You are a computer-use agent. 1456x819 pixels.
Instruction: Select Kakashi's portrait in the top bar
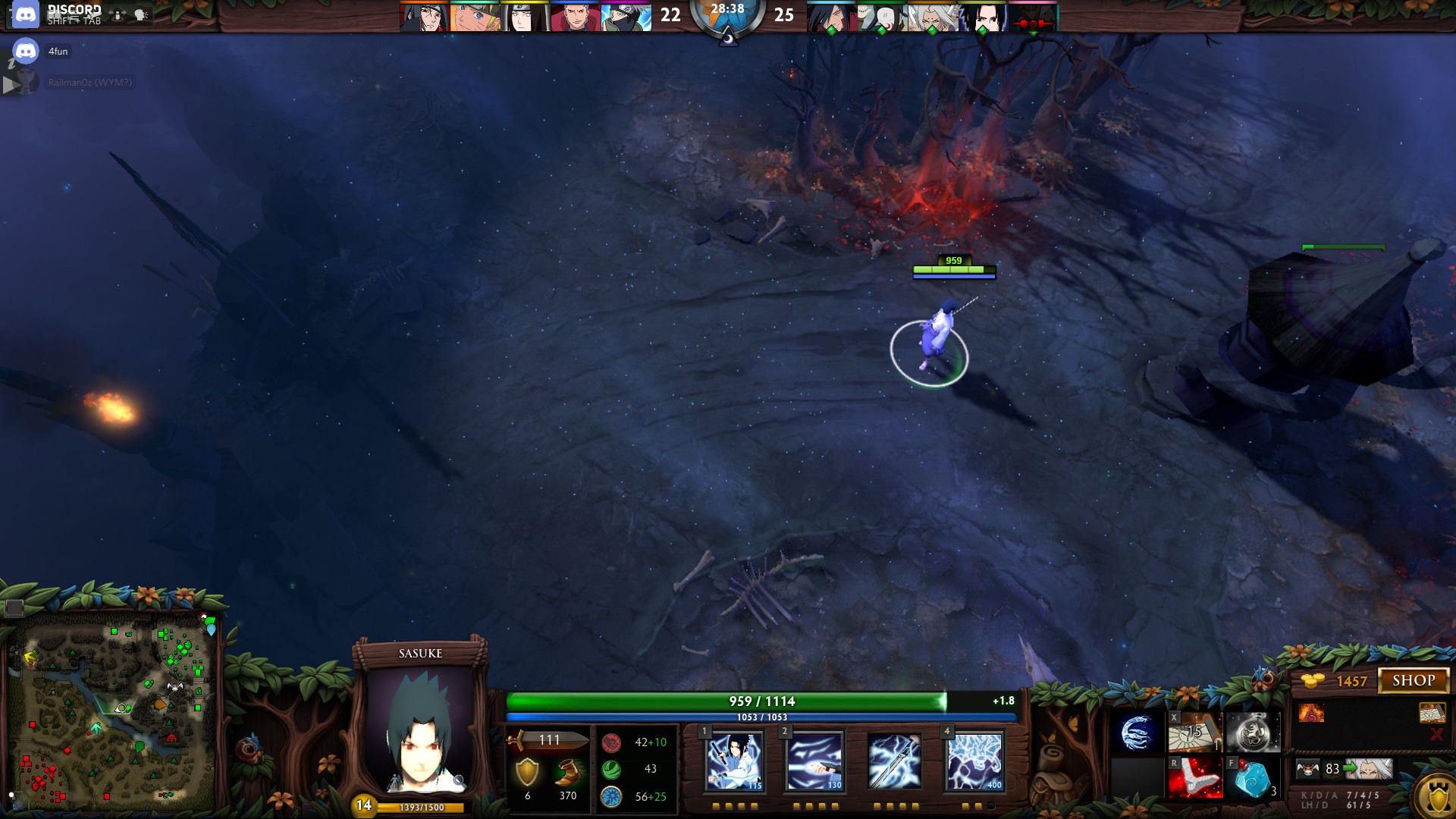[x=626, y=17]
